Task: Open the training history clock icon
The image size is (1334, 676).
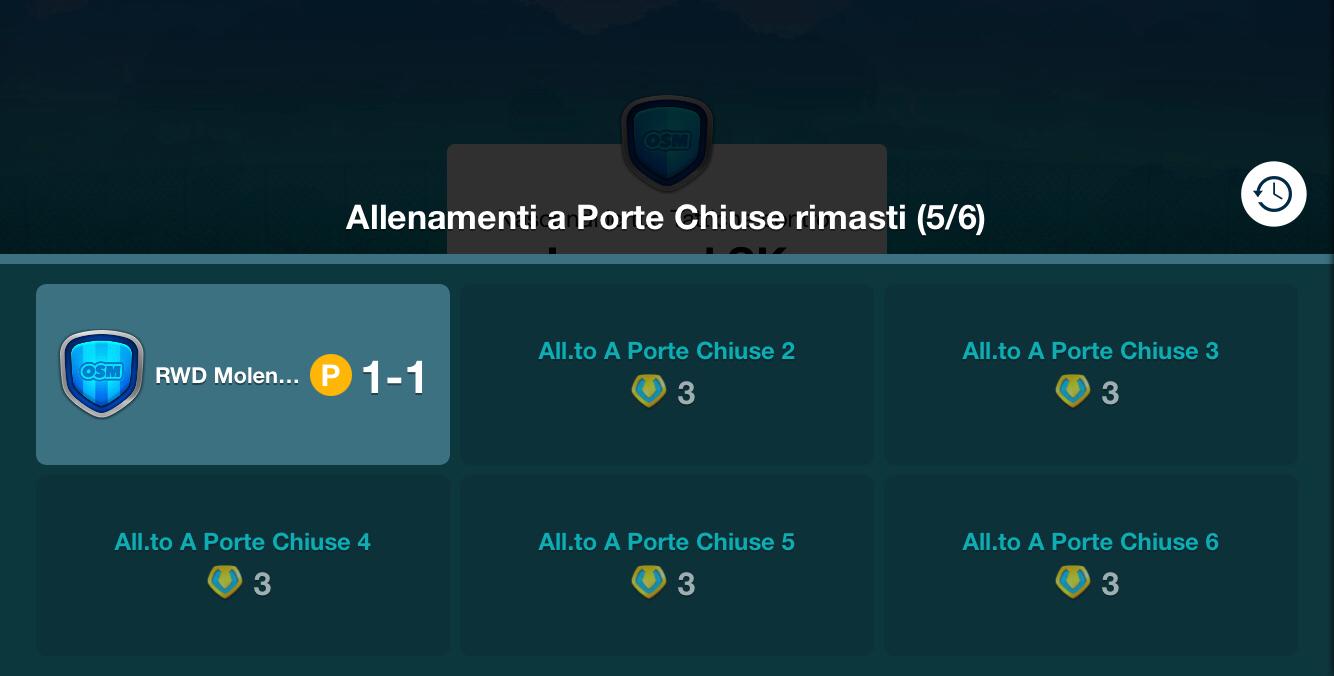Action: (x=1273, y=194)
